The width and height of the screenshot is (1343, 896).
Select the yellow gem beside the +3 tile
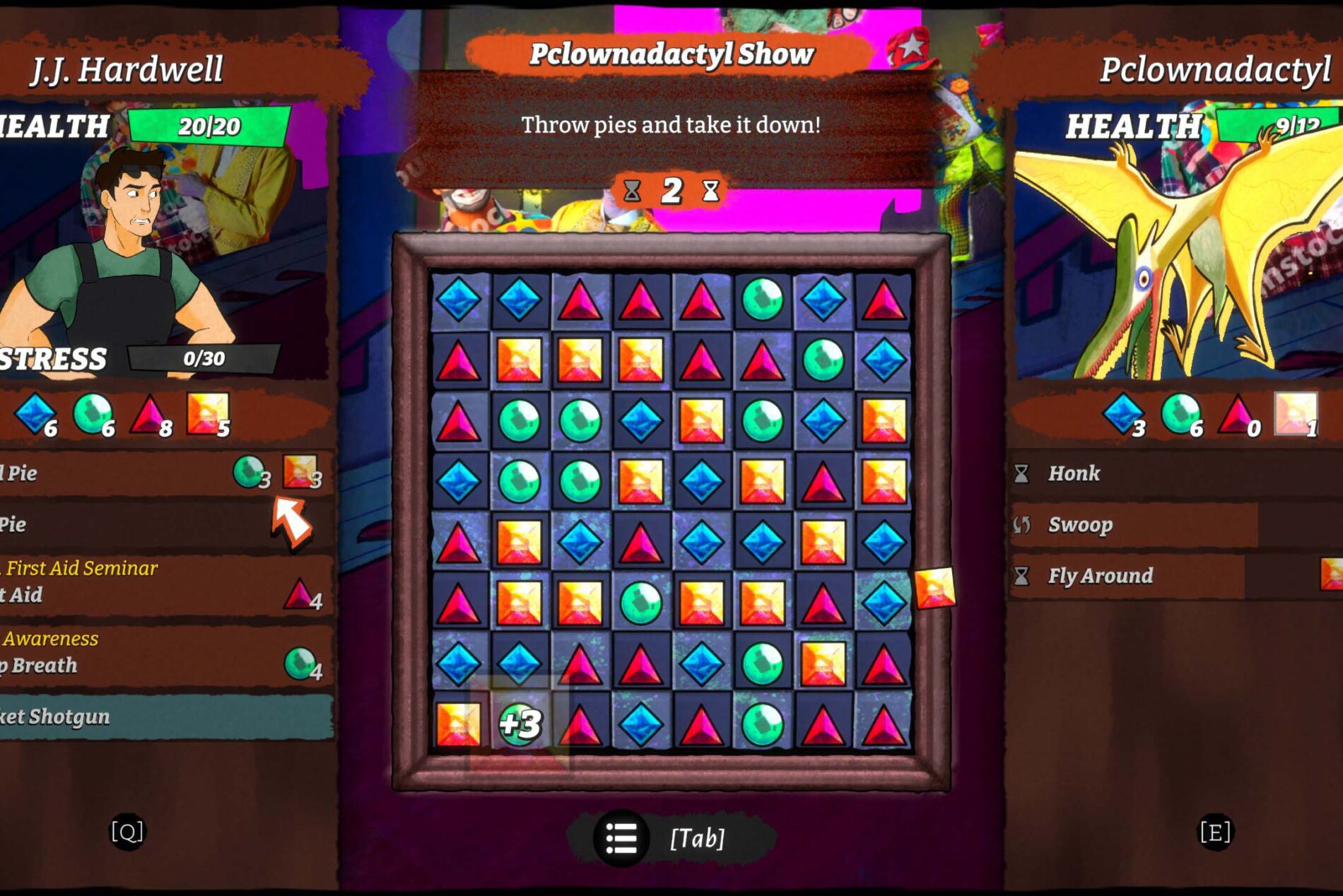click(459, 724)
